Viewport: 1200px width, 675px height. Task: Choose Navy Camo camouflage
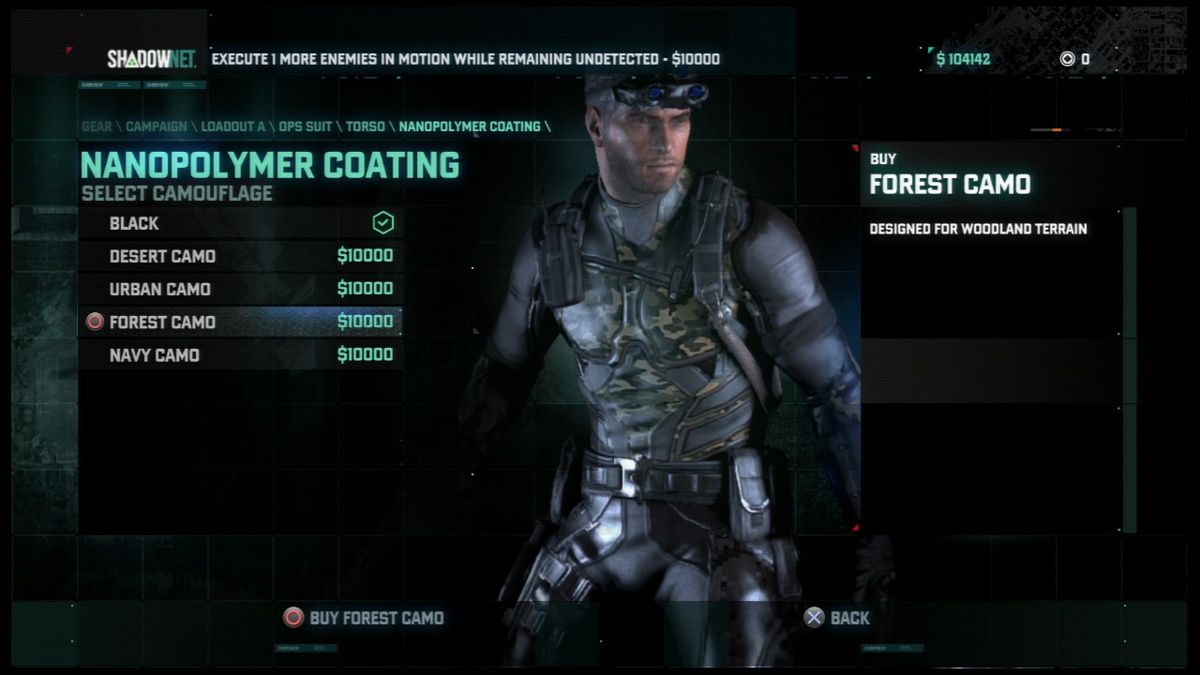pos(240,355)
